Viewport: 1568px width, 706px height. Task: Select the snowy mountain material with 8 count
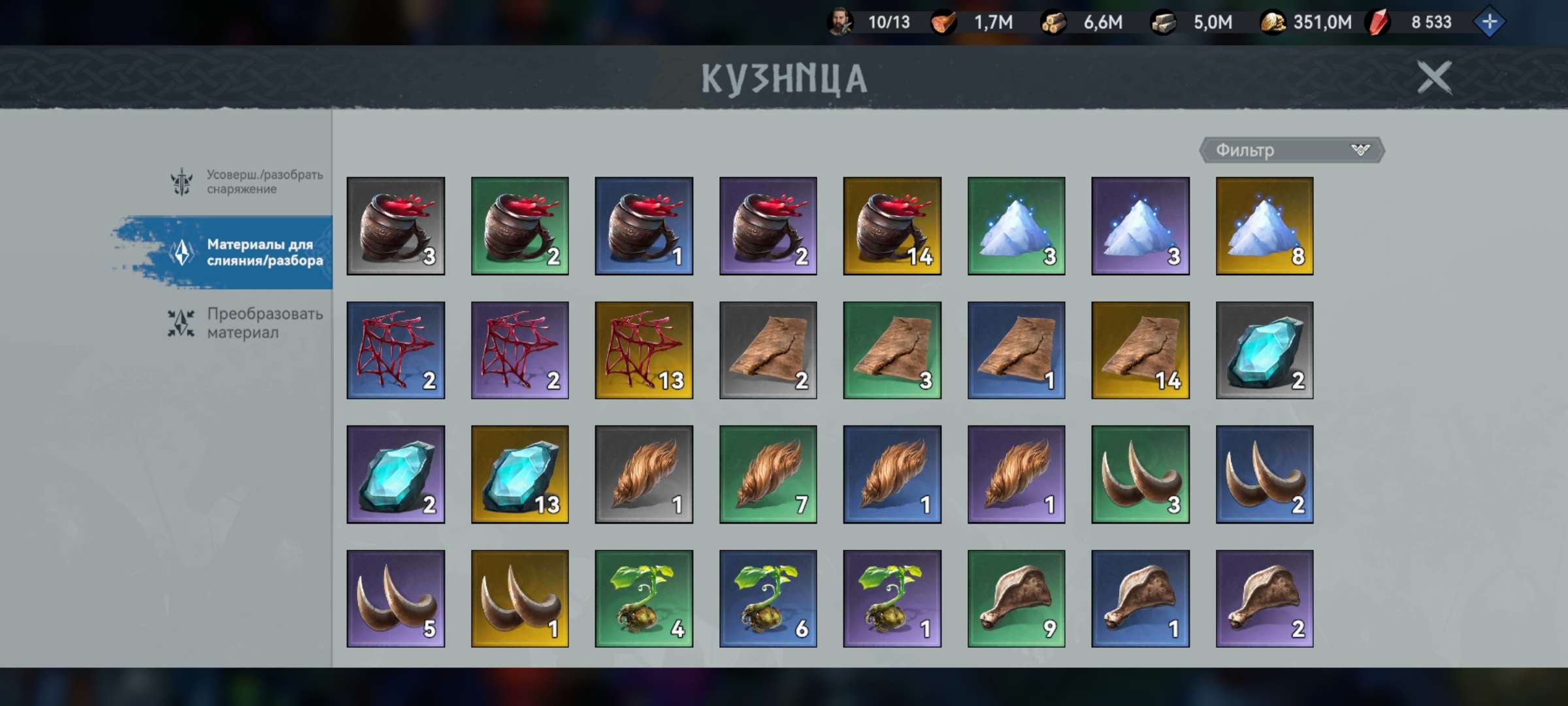click(x=1265, y=225)
